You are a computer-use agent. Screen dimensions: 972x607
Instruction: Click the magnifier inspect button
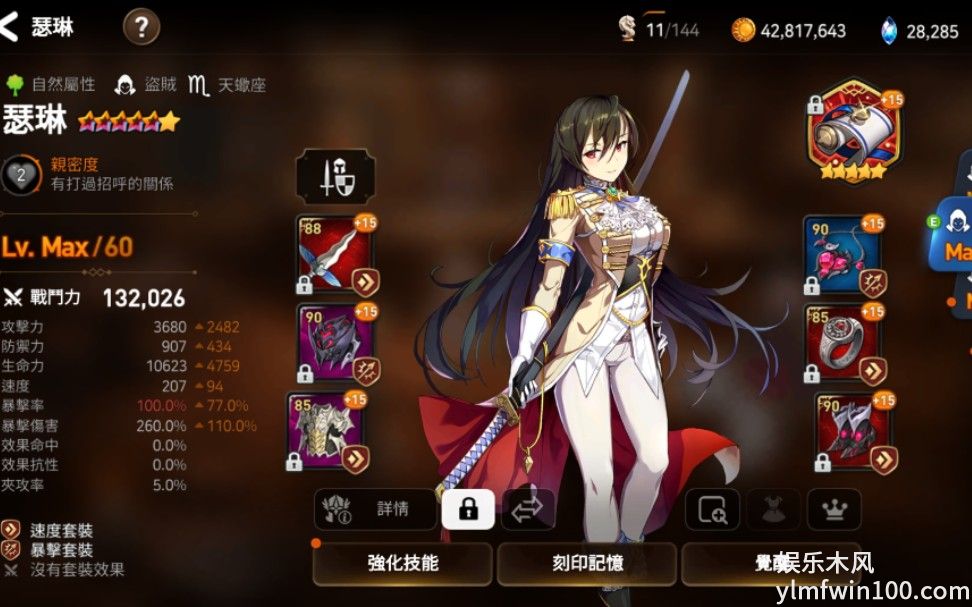[713, 510]
